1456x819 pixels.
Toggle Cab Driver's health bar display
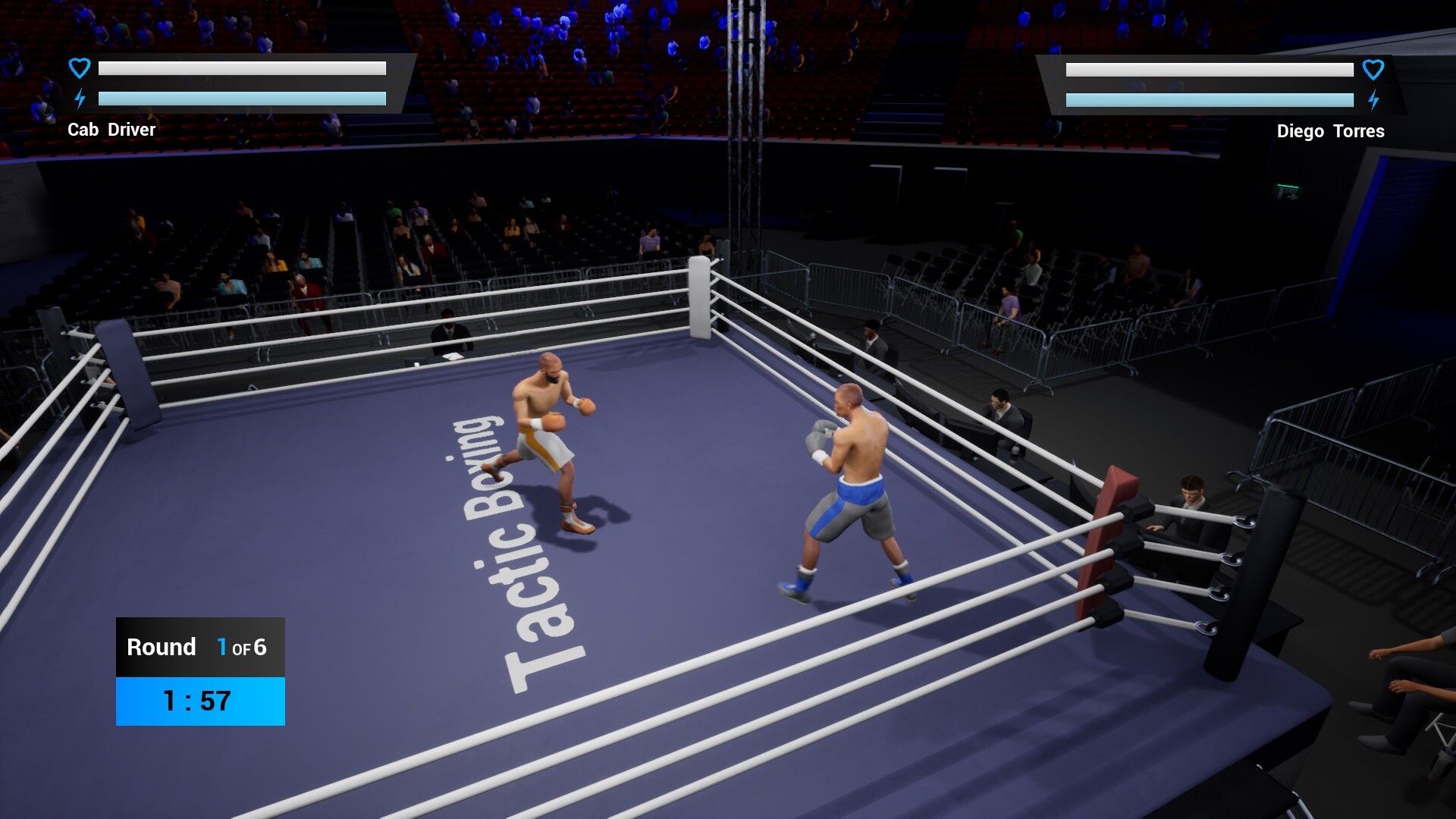point(243,68)
